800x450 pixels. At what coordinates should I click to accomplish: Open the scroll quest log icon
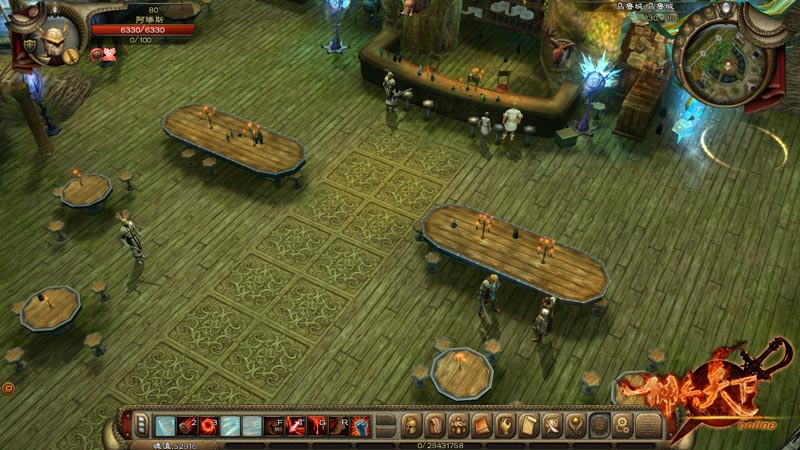pos(529,424)
